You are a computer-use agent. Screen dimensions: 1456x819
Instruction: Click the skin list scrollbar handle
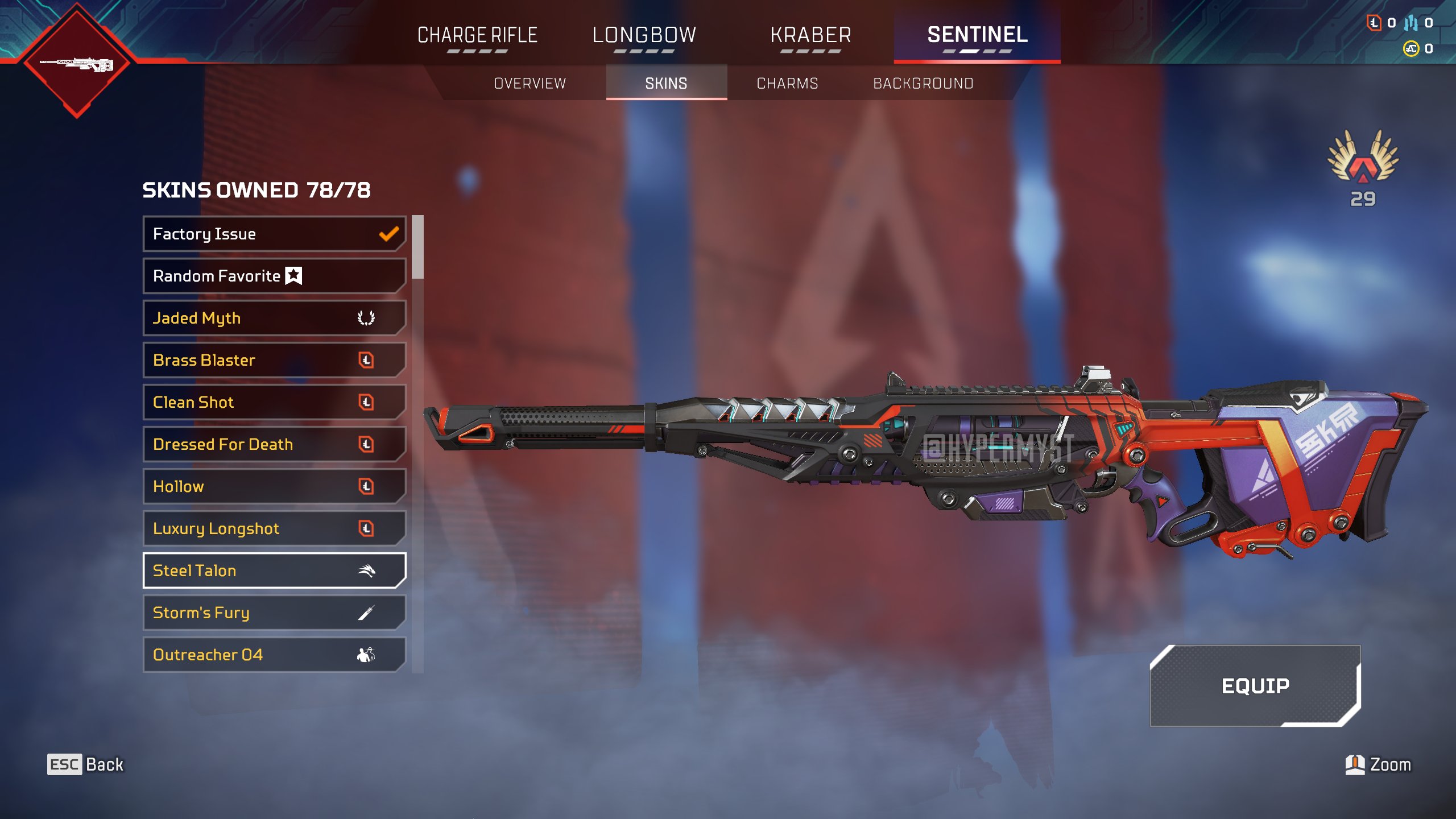point(418,247)
